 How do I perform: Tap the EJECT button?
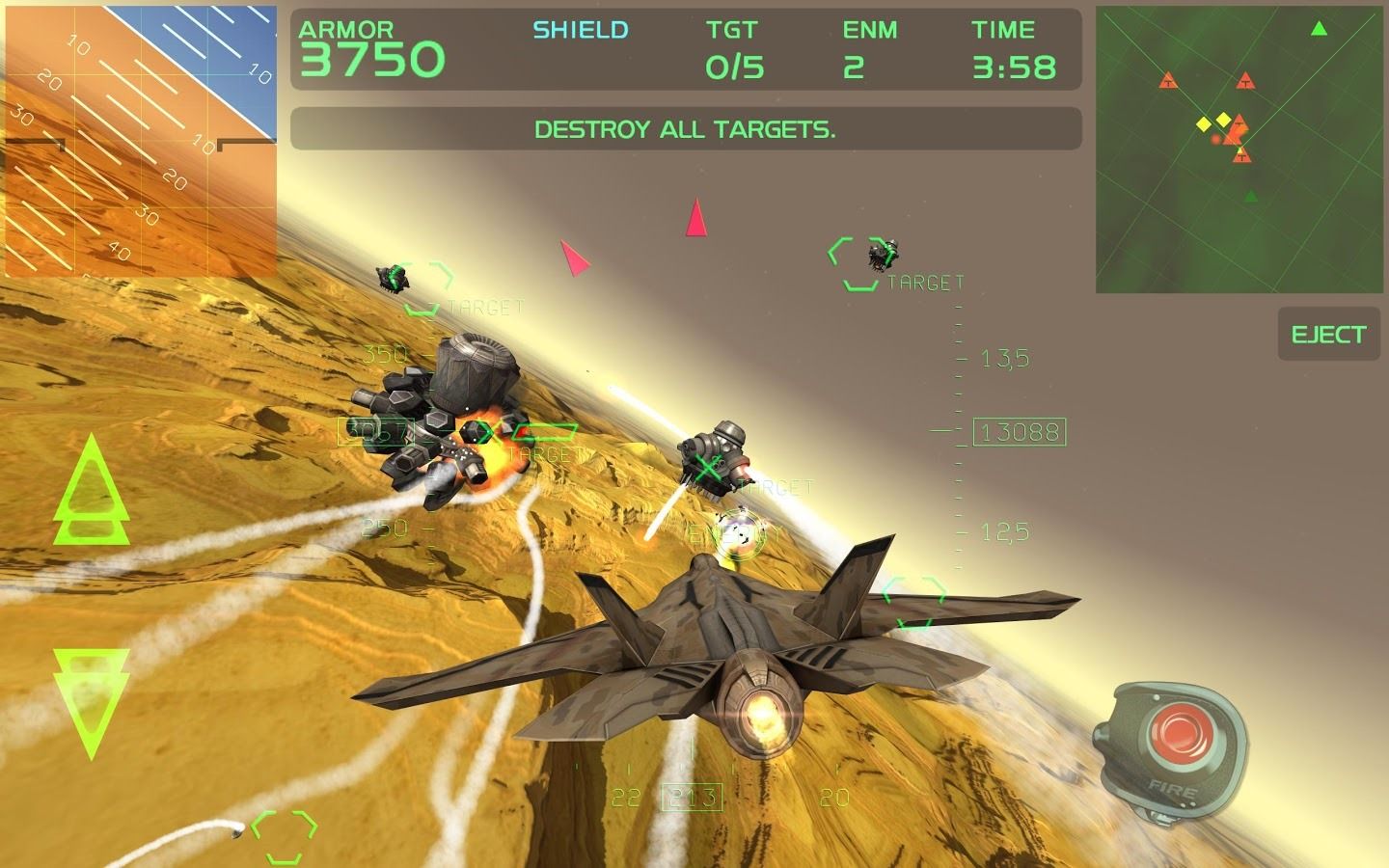click(x=1328, y=335)
